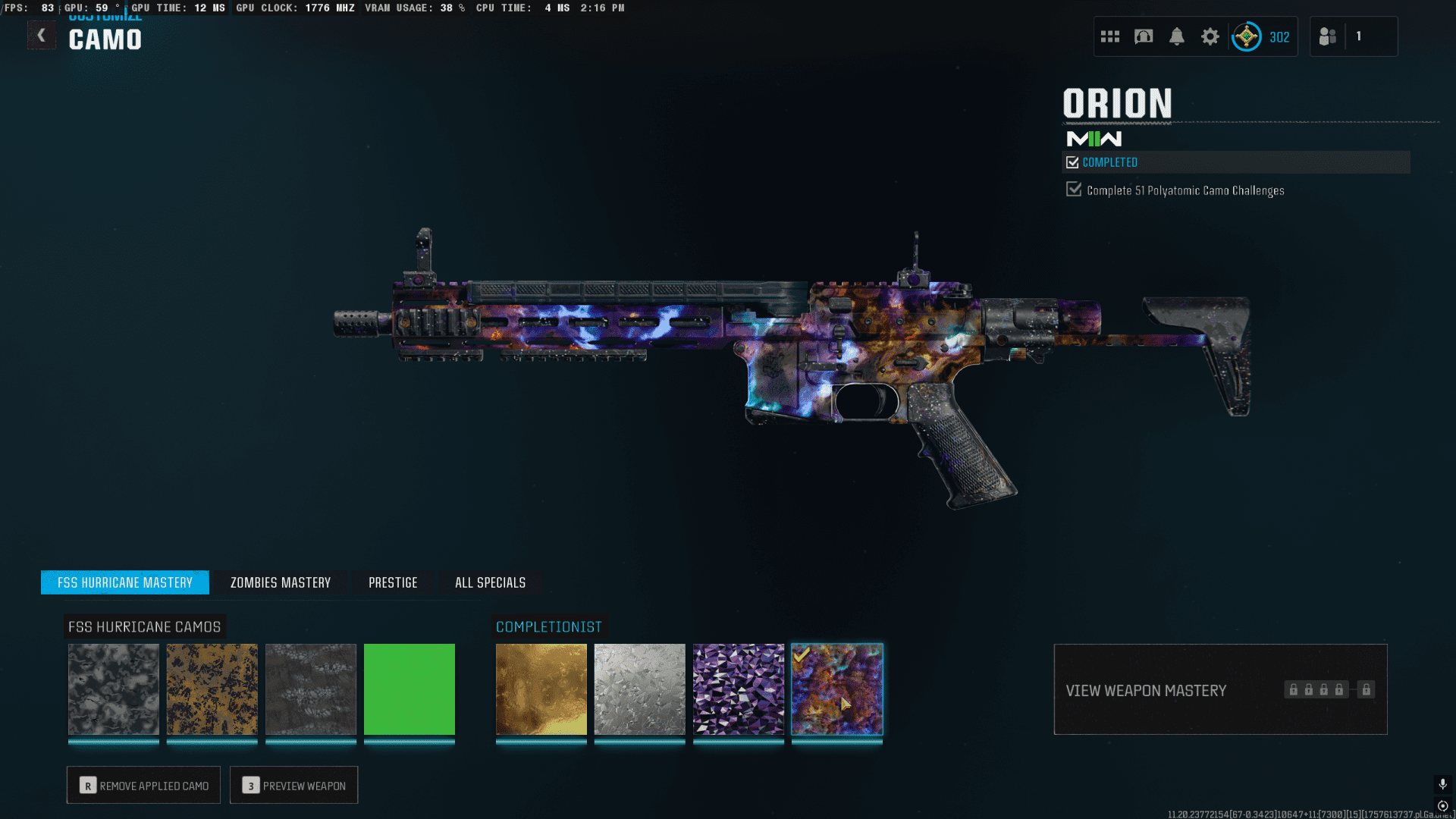This screenshot has width=1456, height=819.
Task: Open the Prestige camo tab
Action: (393, 582)
